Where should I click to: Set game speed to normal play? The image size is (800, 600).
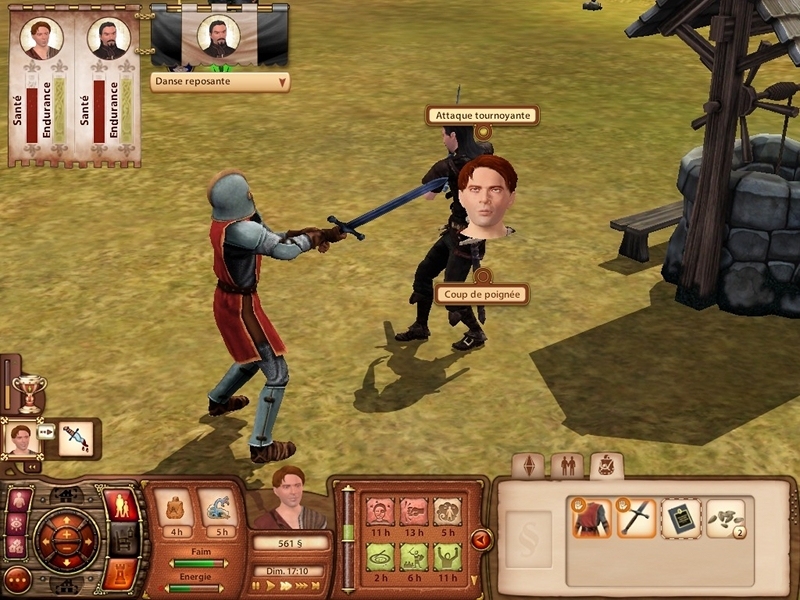(x=270, y=586)
